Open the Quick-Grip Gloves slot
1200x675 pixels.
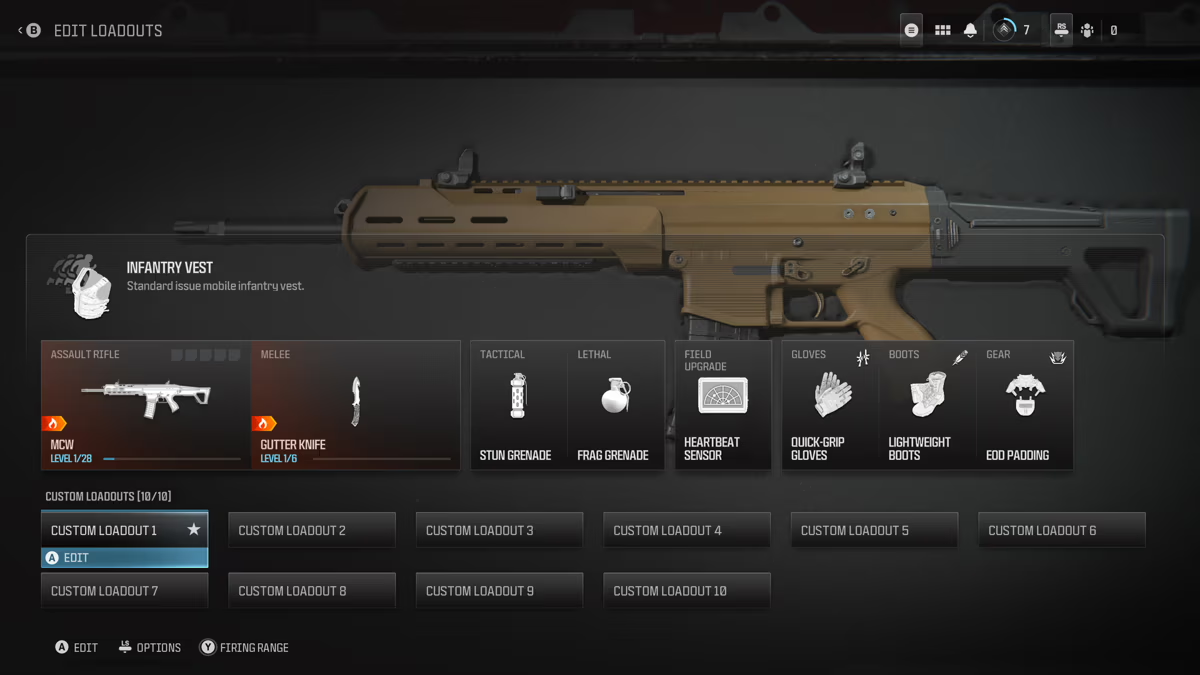coord(830,405)
